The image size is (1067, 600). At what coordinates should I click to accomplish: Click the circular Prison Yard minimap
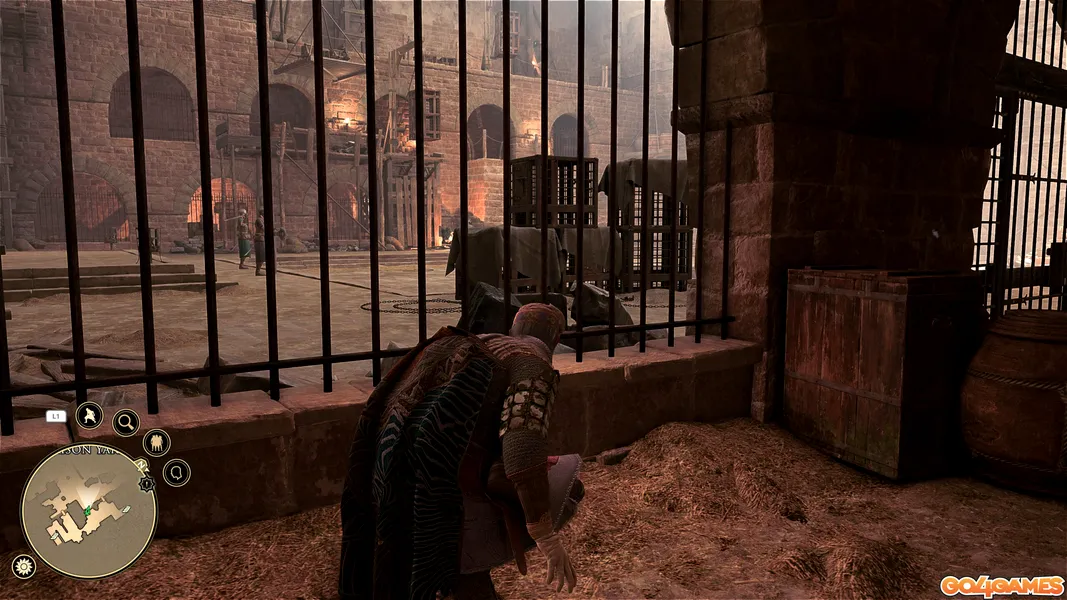pyautogui.click(x=88, y=511)
